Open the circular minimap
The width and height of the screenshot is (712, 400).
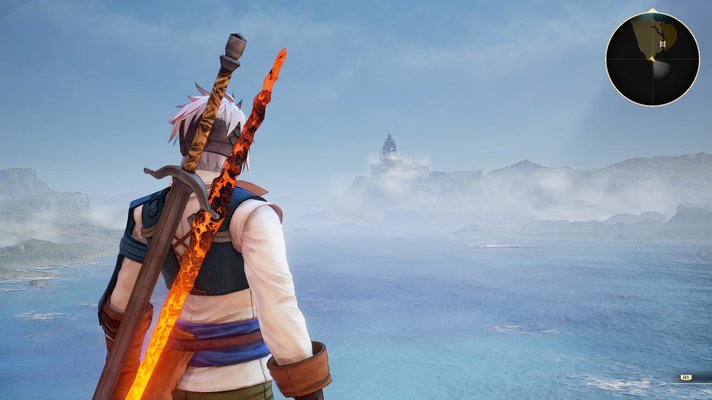652,59
